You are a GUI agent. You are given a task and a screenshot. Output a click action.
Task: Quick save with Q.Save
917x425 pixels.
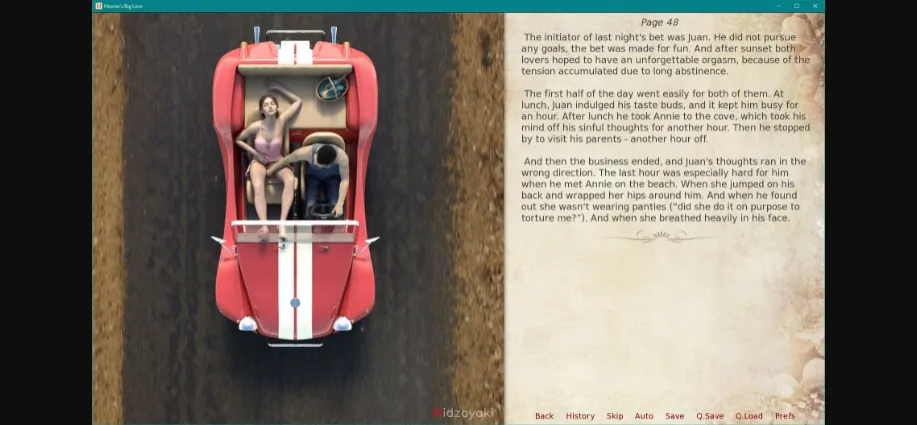click(710, 416)
